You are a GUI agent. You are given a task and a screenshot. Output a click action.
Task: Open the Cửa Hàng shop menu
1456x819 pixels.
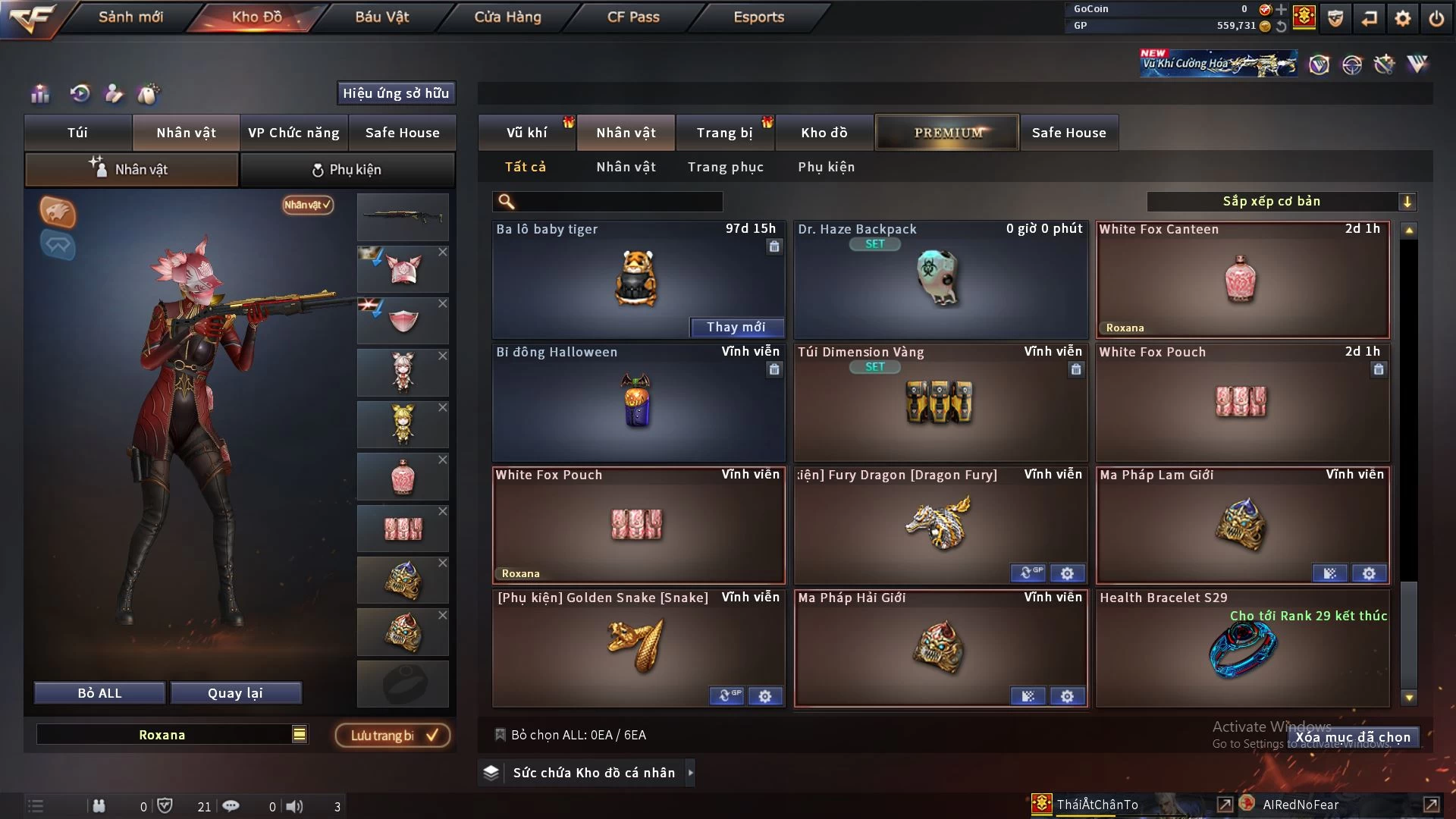pos(507,17)
